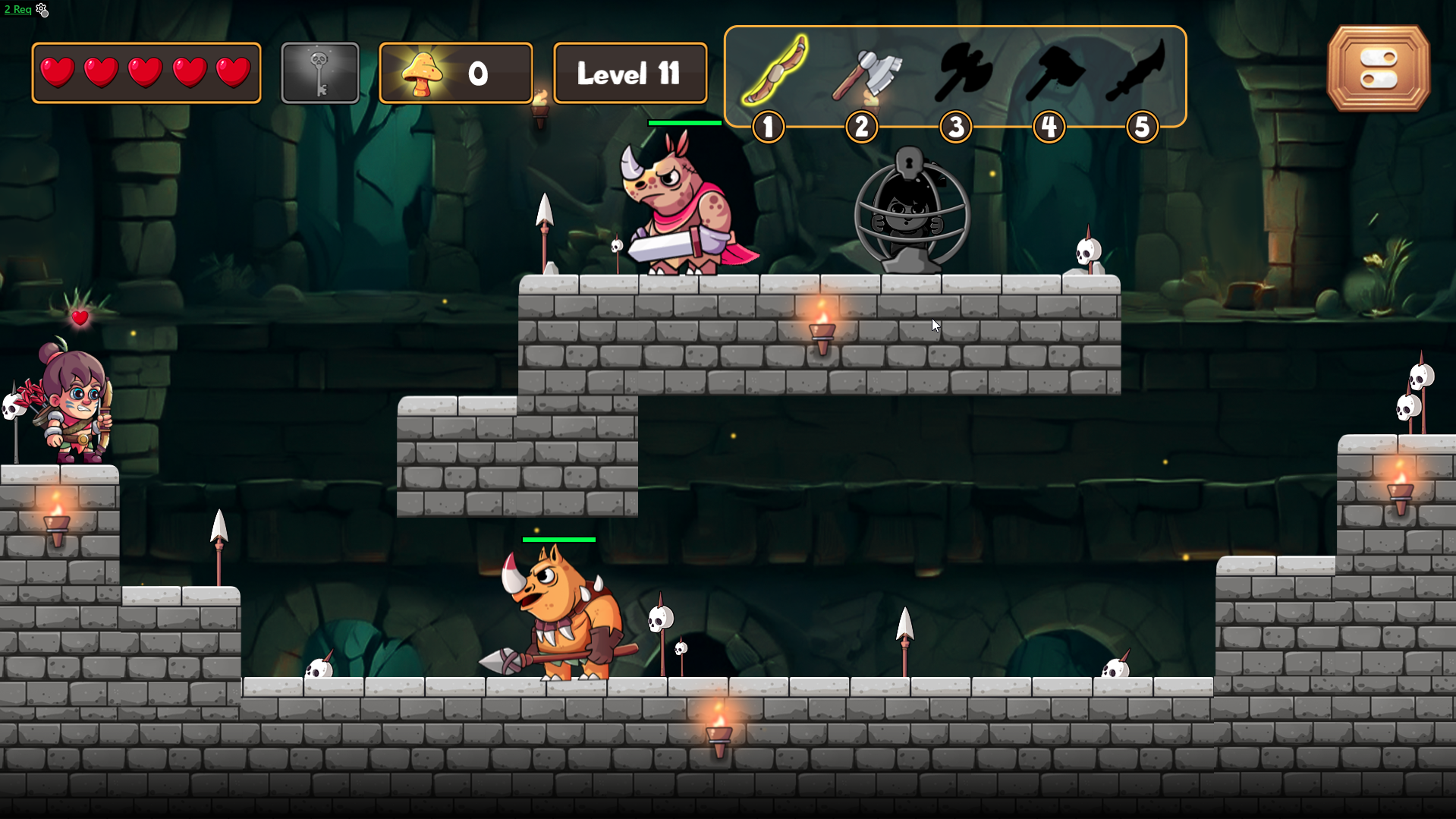1456x819 pixels.
Task: Click the small gear icon beside 2 Req
Action: tap(42, 10)
